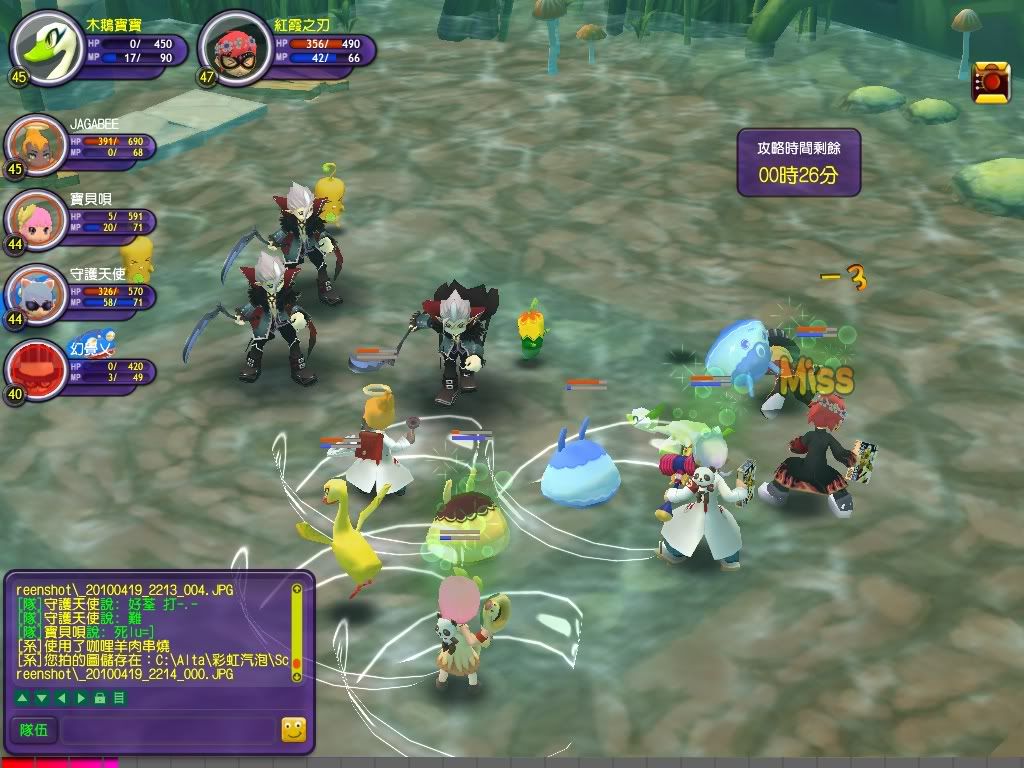Image resolution: width=1024 pixels, height=768 pixels.
Task: Choose the 寶貝唄 pink-haired portrait
Action: [33, 220]
